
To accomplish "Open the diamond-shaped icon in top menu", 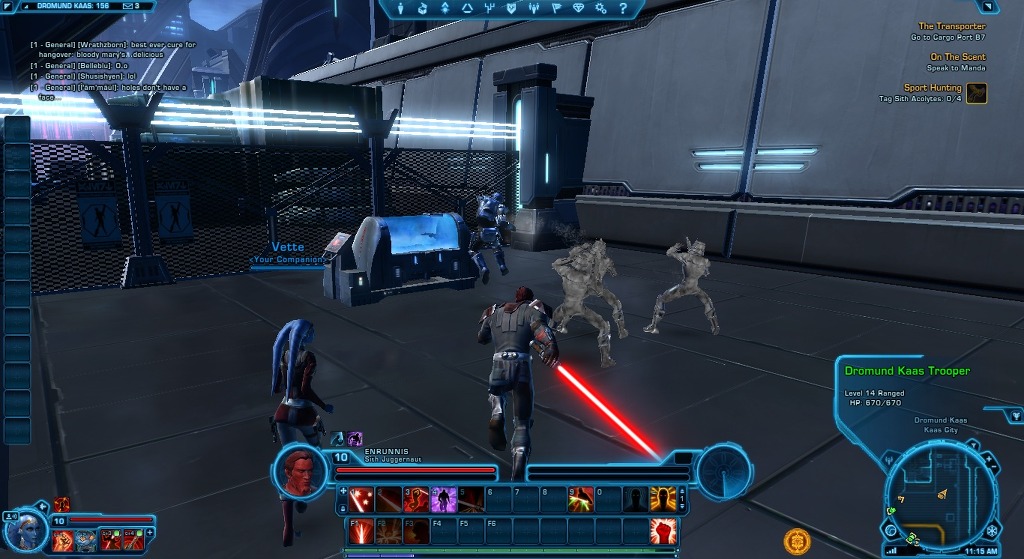I will tap(579, 8).
